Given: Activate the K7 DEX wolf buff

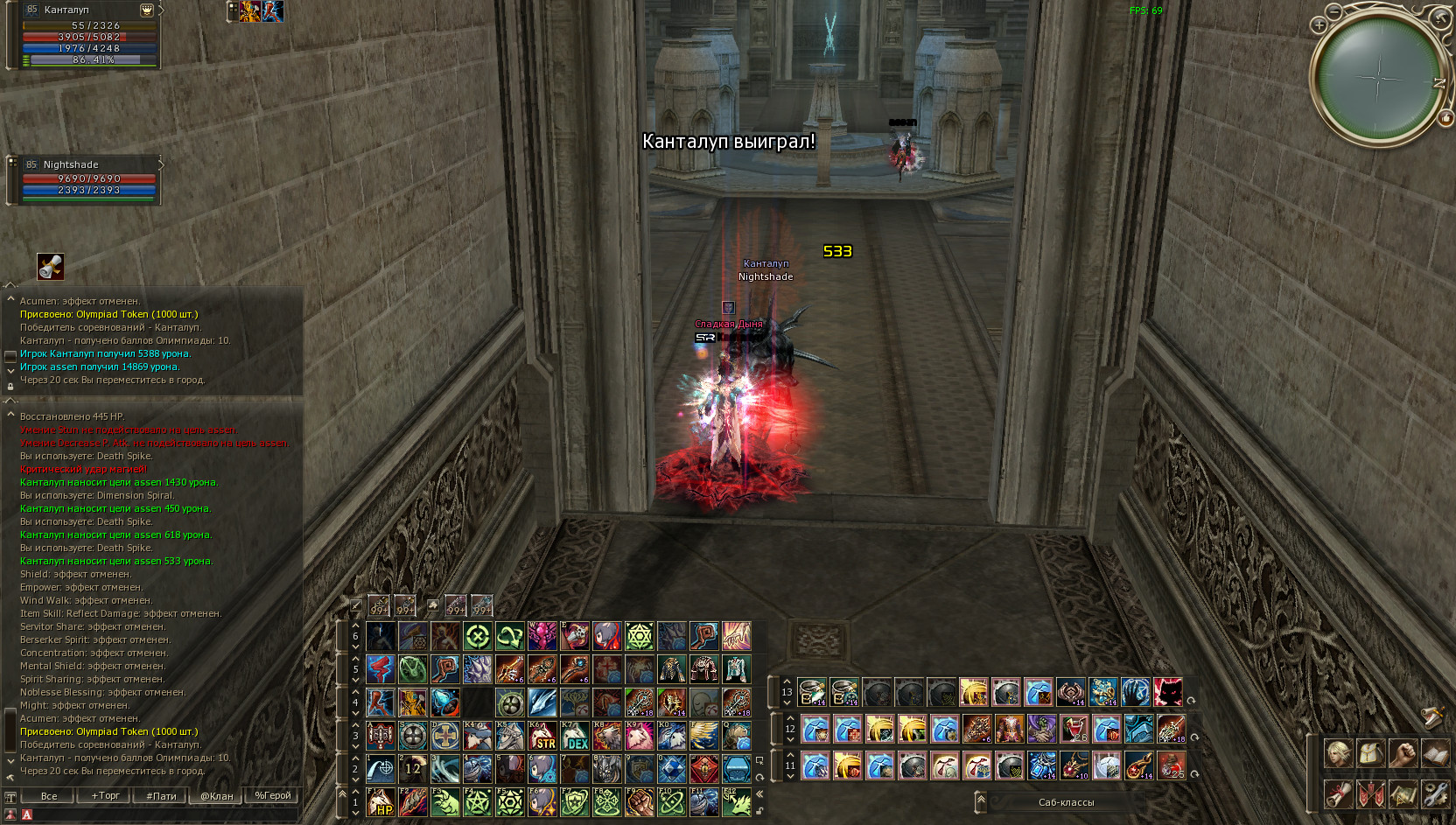Looking at the screenshot, I should coord(575,736).
